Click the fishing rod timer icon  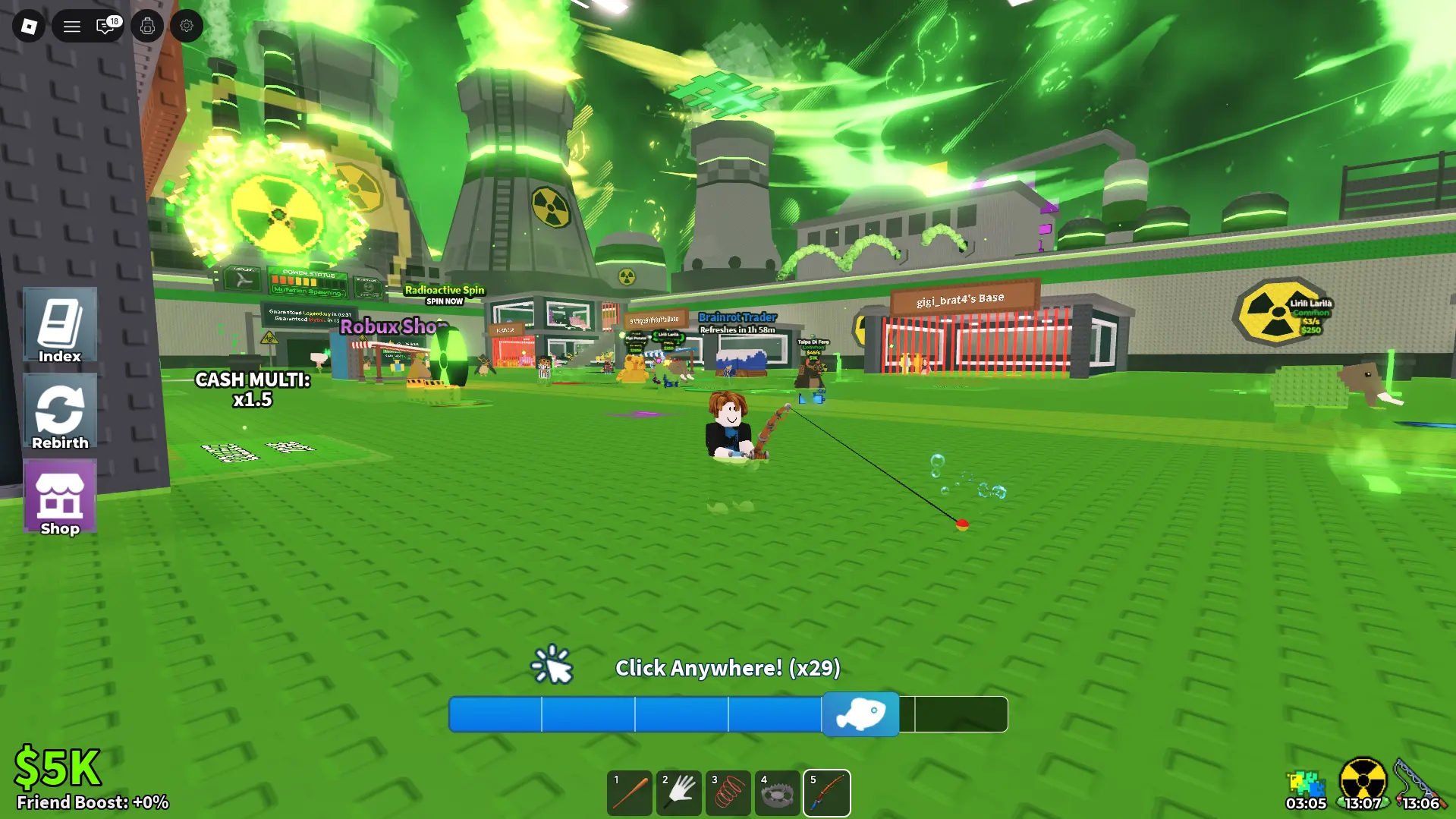(1417, 778)
